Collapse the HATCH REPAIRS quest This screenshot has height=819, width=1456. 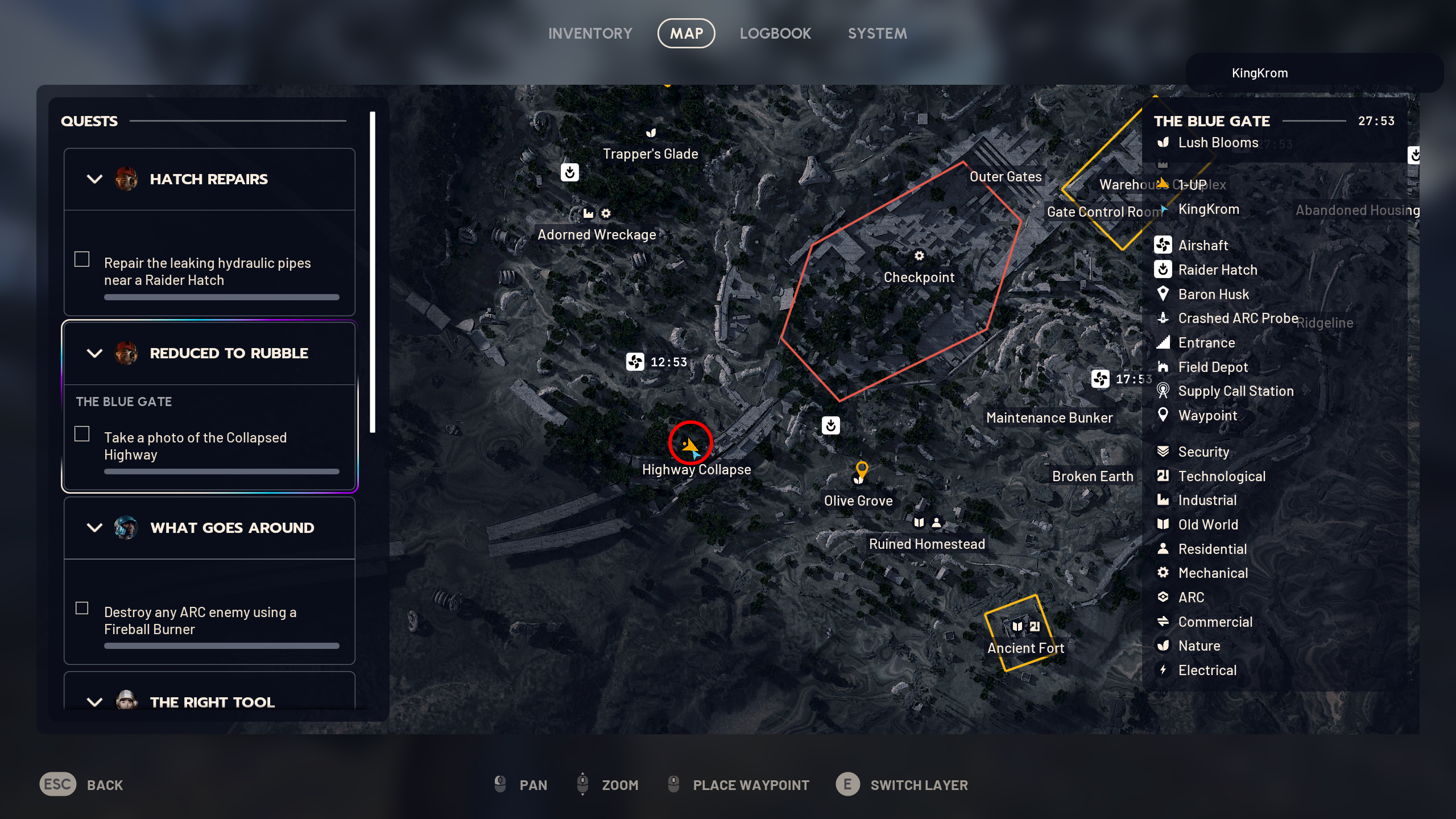[94, 179]
